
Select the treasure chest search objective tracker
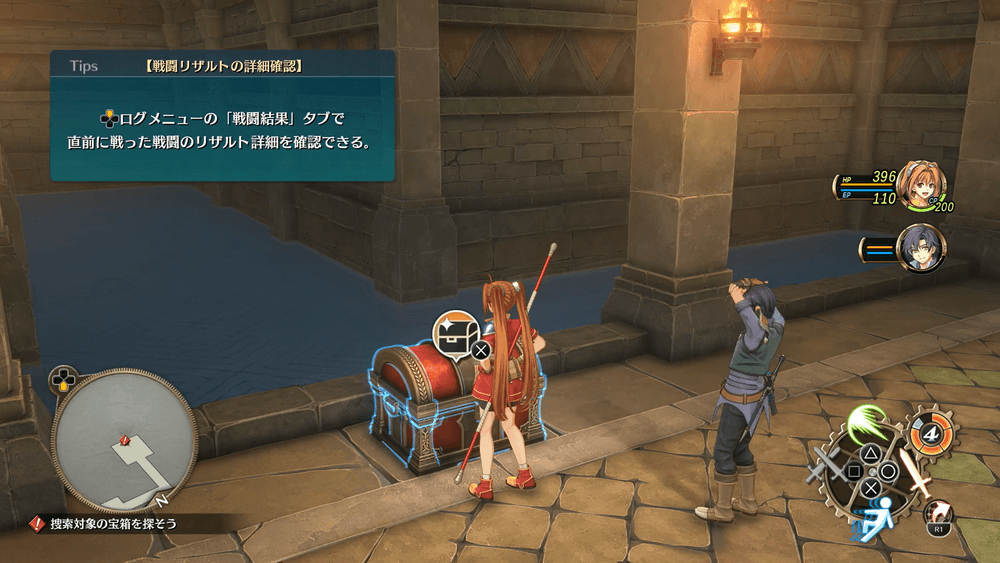[x=104, y=523]
